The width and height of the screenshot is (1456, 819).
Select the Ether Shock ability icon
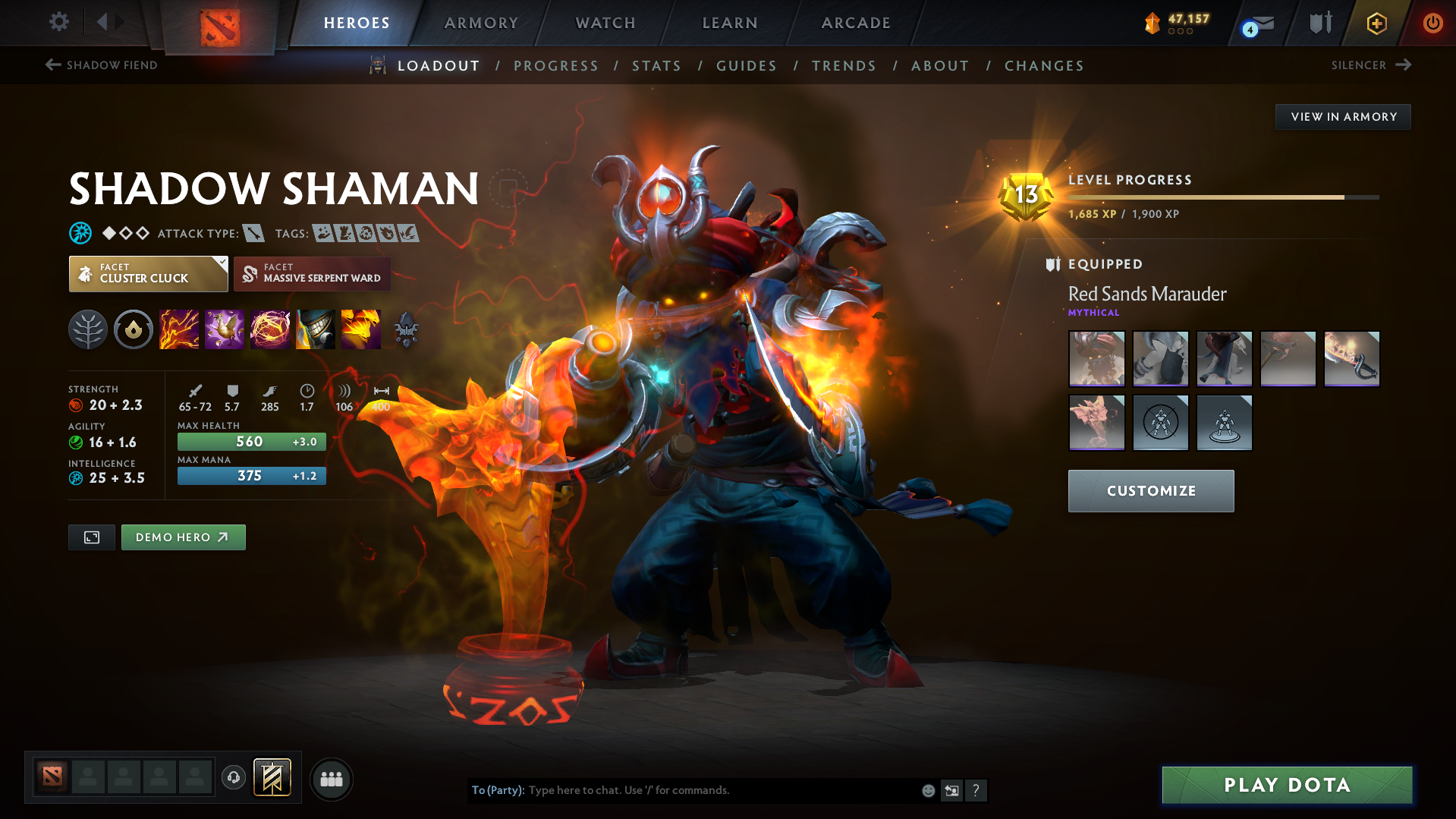tap(179, 329)
